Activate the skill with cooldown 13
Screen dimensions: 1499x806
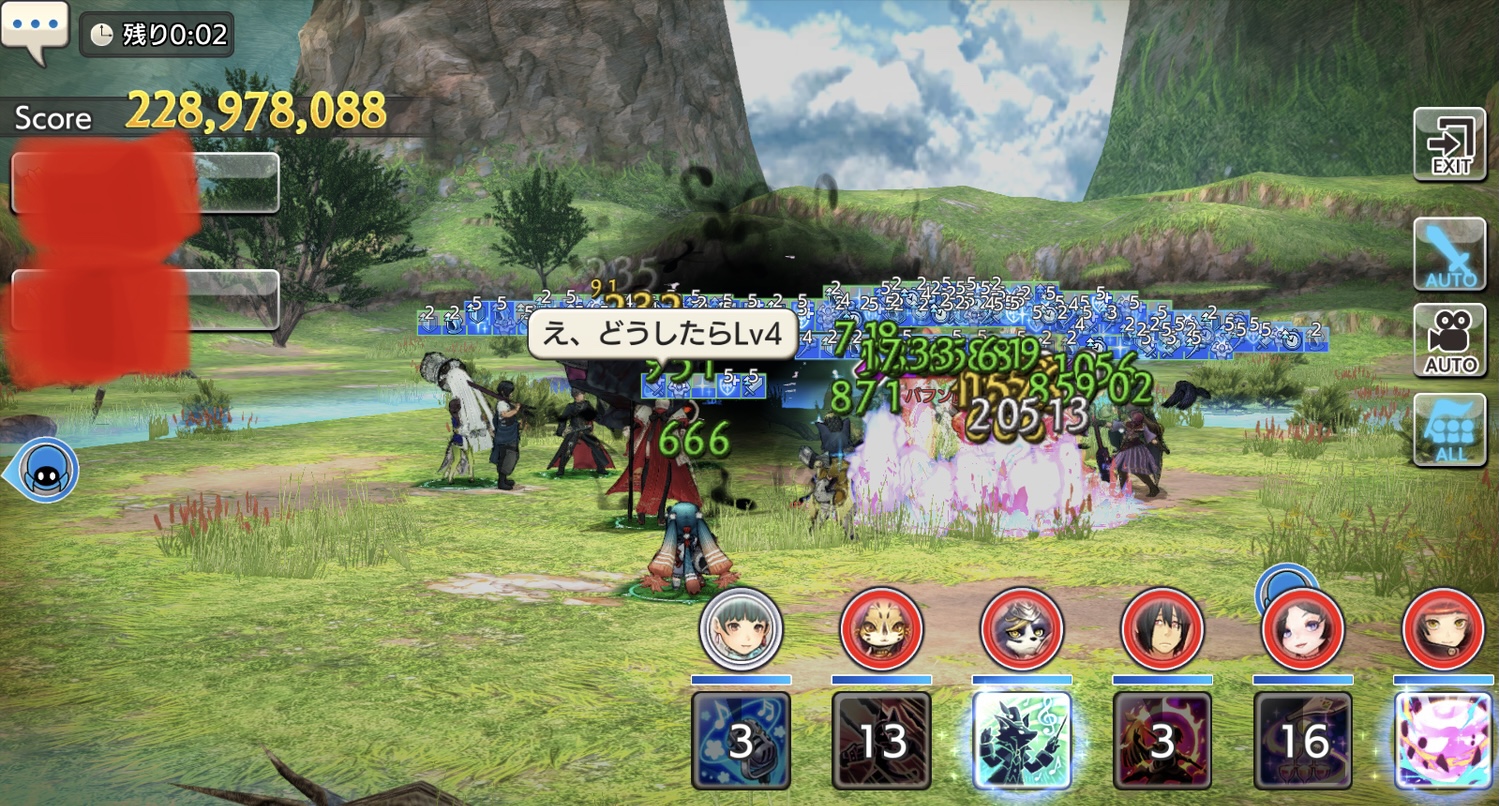point(881,741)
